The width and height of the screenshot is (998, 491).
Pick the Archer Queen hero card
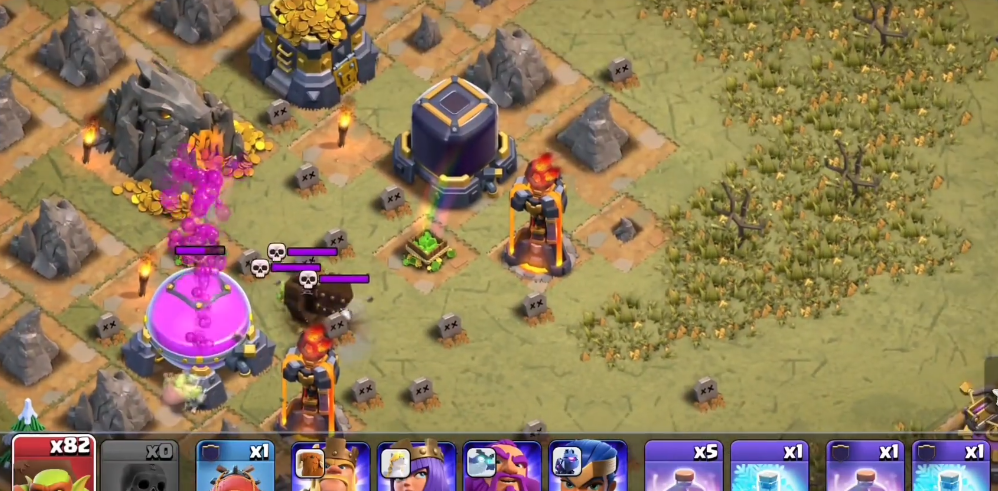[417, 466]
